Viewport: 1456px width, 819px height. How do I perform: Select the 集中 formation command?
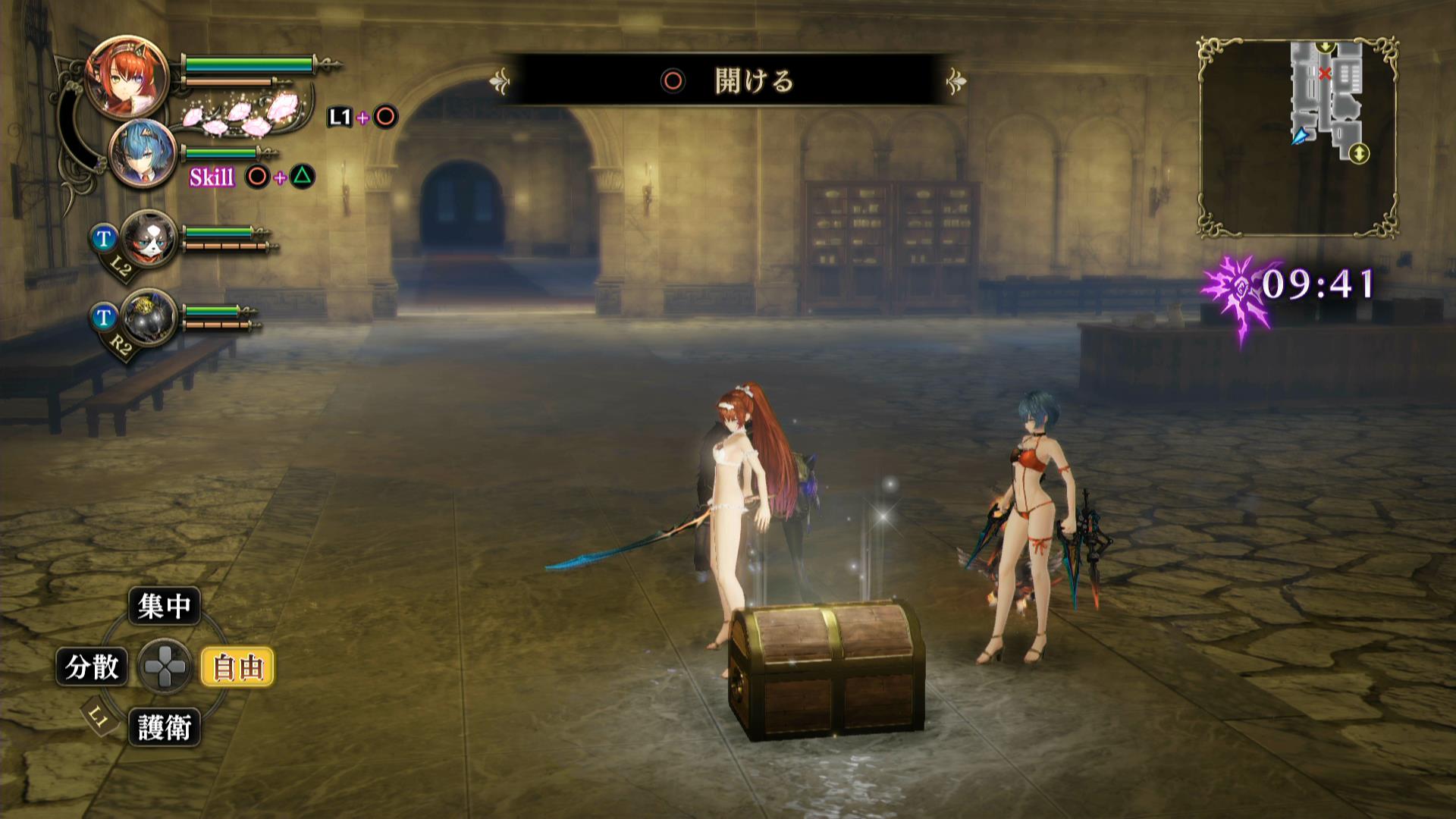(x=165, y=606)
